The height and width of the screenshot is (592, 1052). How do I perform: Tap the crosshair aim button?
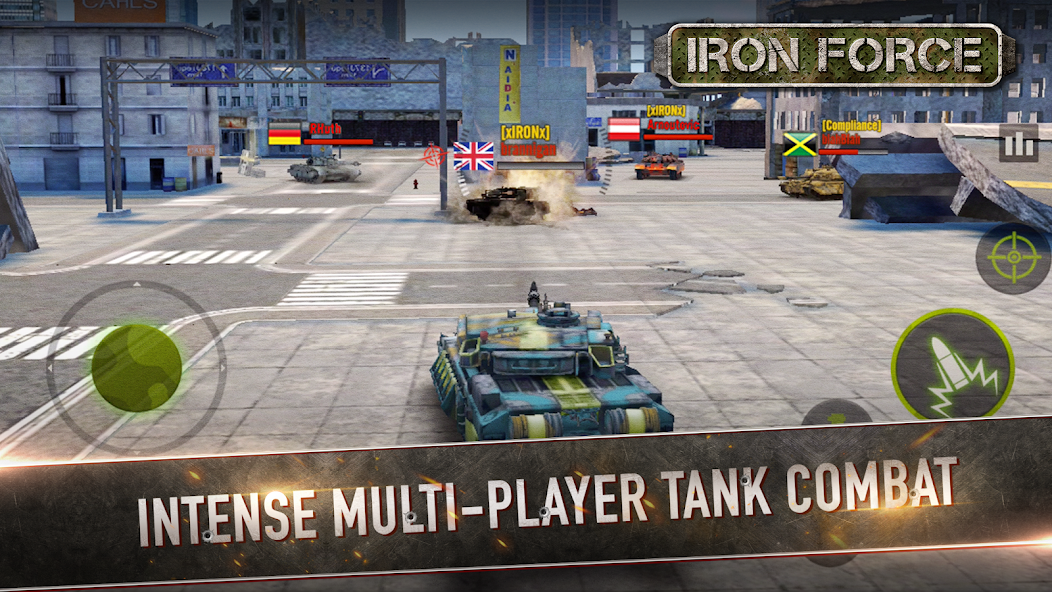click(1012, 258)
